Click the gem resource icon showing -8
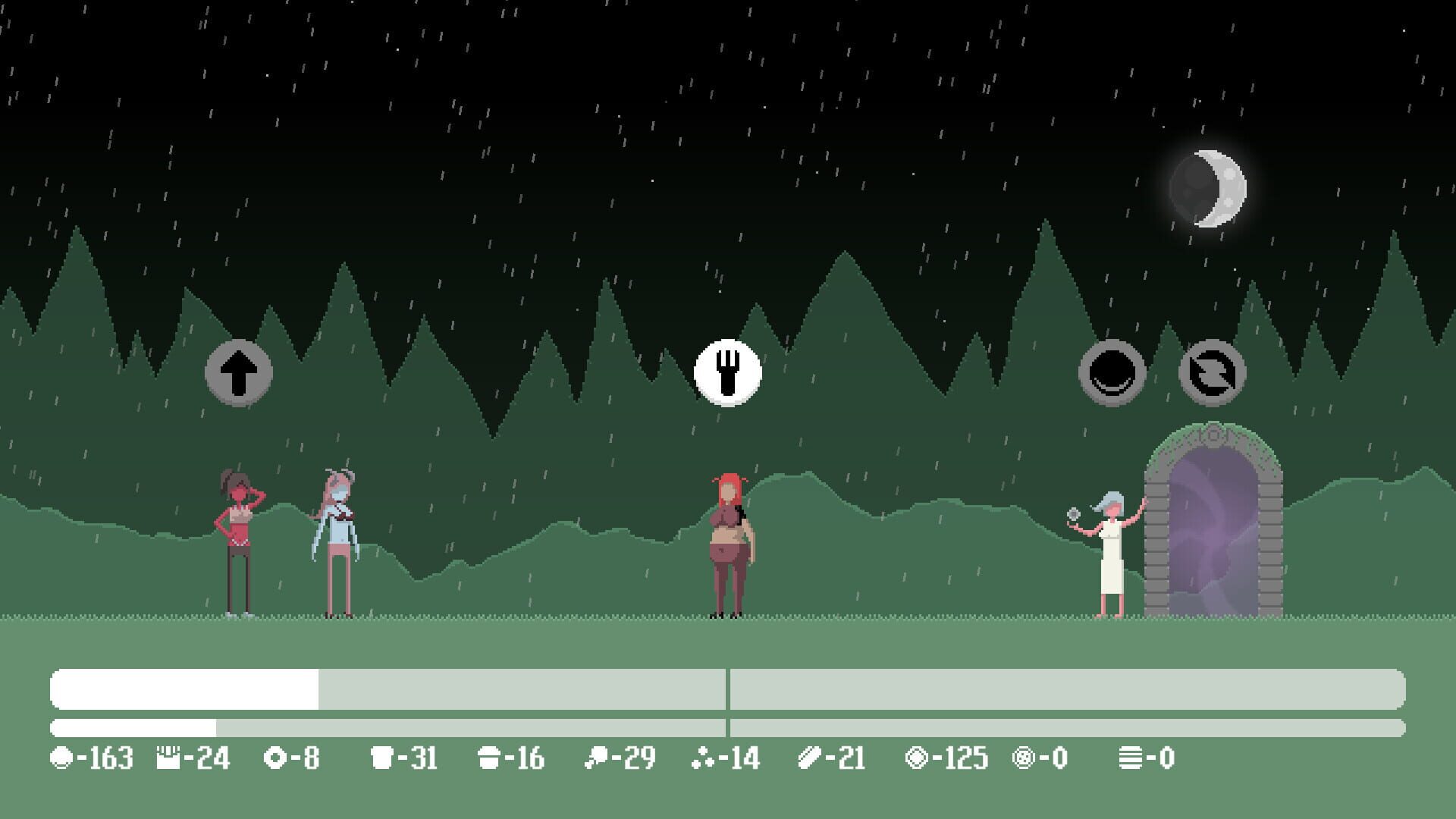The image size is (1456, 819). coord(278,756)
